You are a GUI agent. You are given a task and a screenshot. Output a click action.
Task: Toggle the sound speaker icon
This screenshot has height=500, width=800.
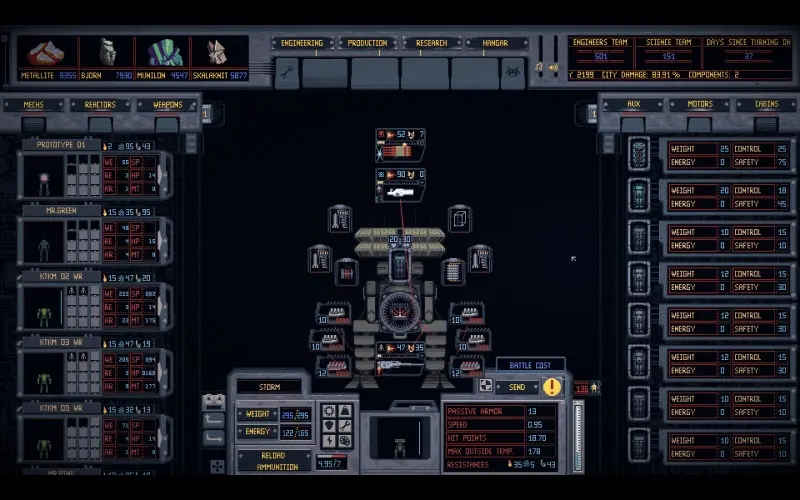click(x=552, y=68)
